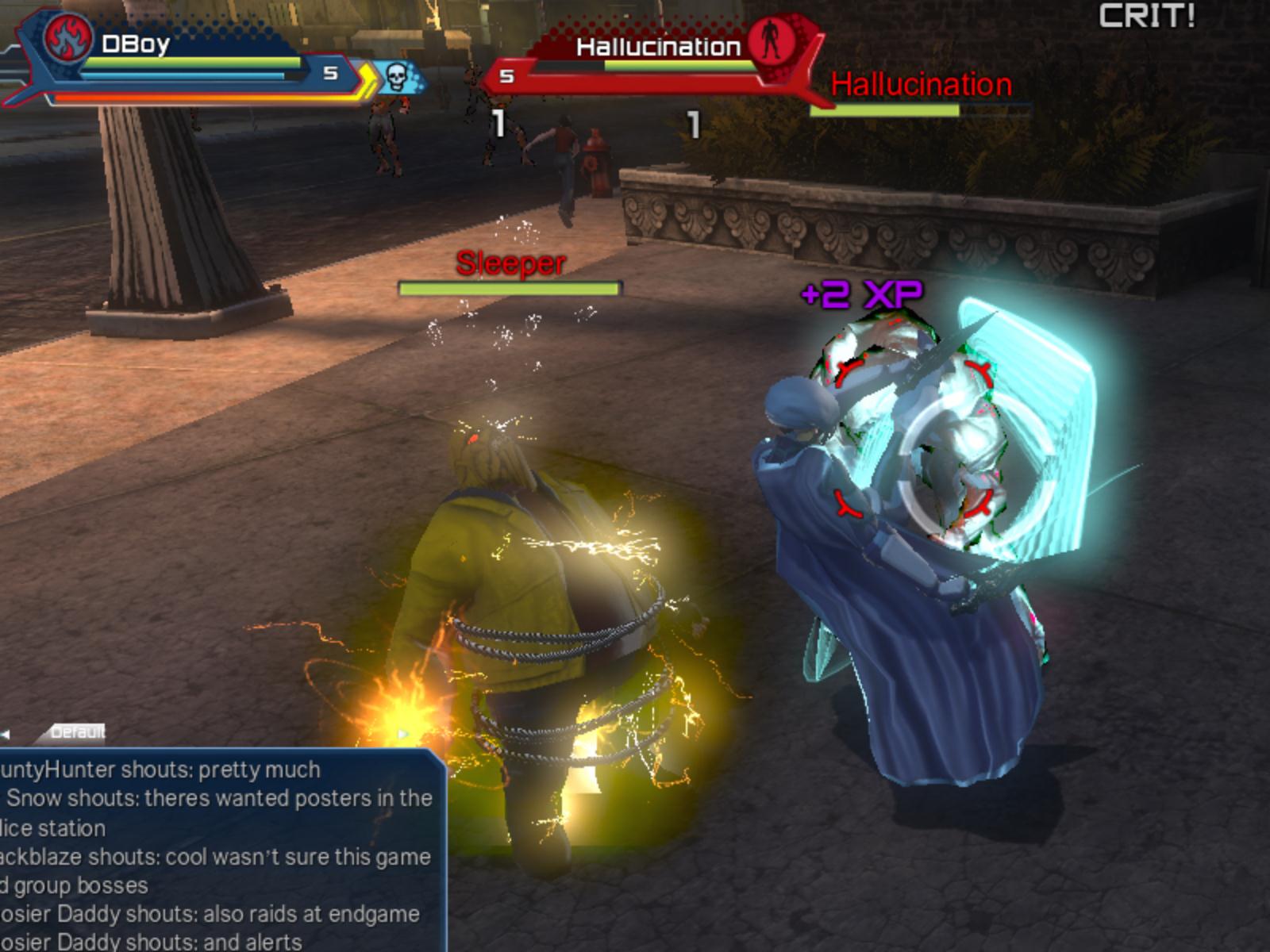Switch to the Default chat tab
The width and height of the screenshot is (1270, 952).
point(77,732)
